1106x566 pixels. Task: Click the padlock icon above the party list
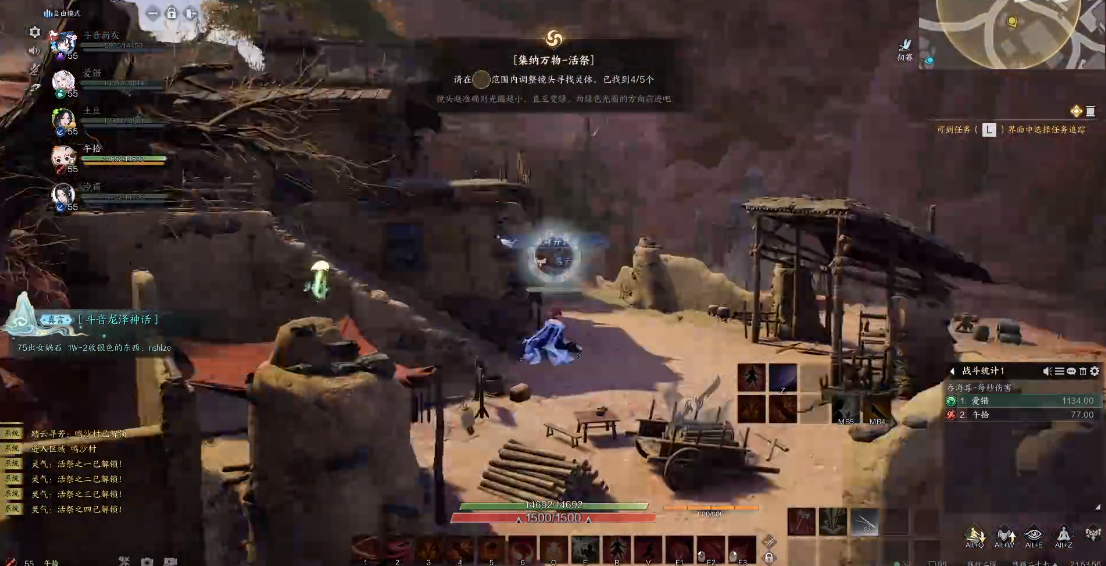click(171, 14)
